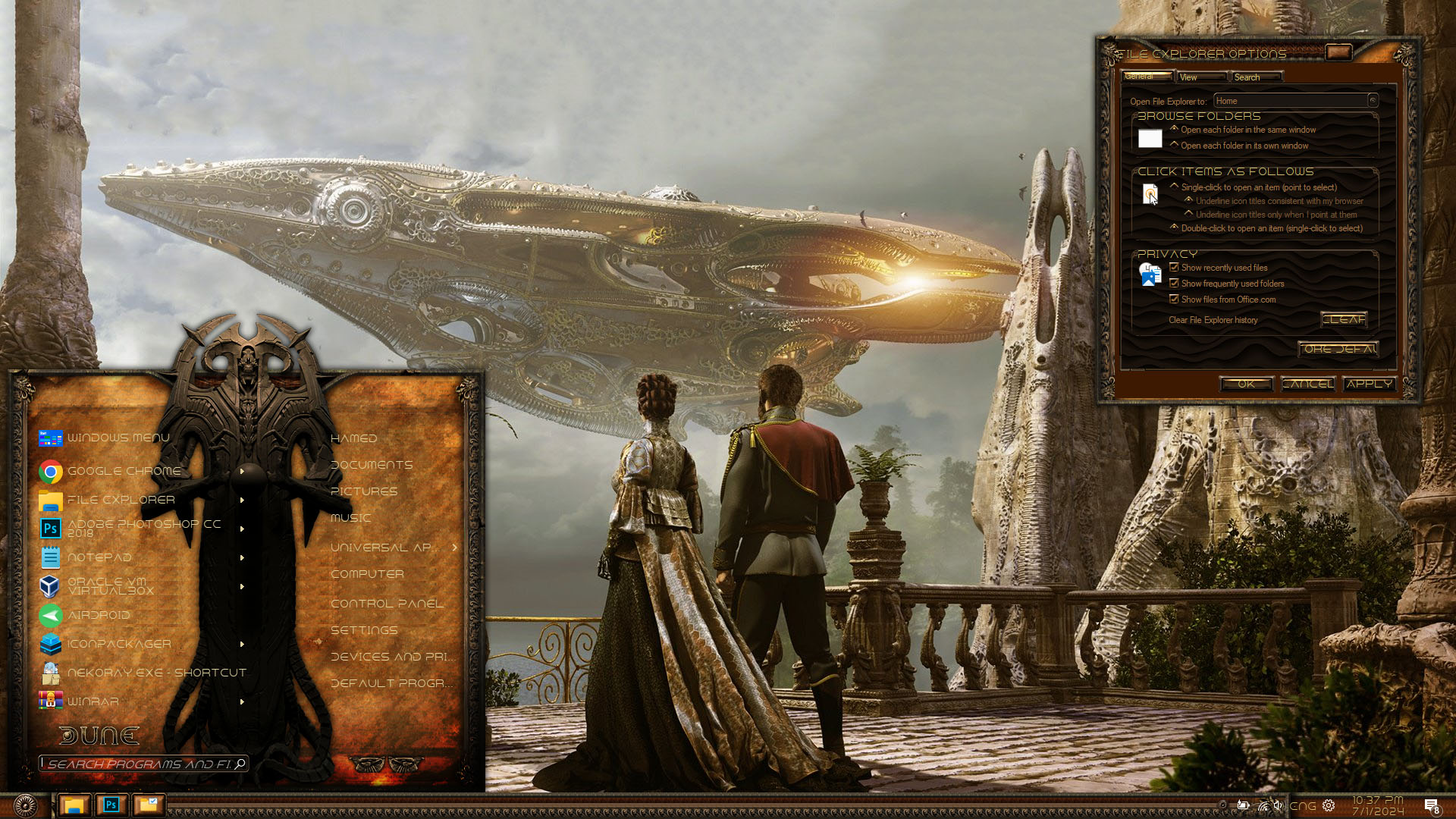The image size is (1456, 819).
Task: Open WinRAR from the program list
Action: [93, 701]
